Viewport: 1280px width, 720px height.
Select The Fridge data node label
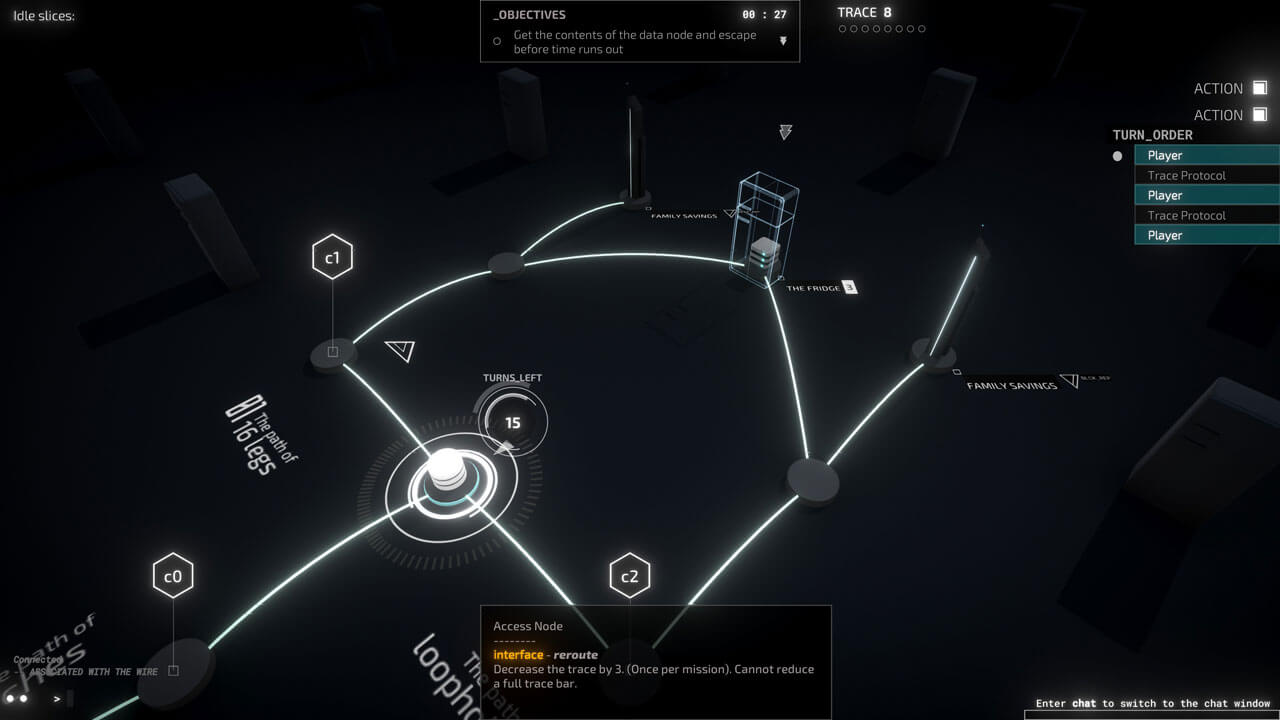tap(813, 288)
